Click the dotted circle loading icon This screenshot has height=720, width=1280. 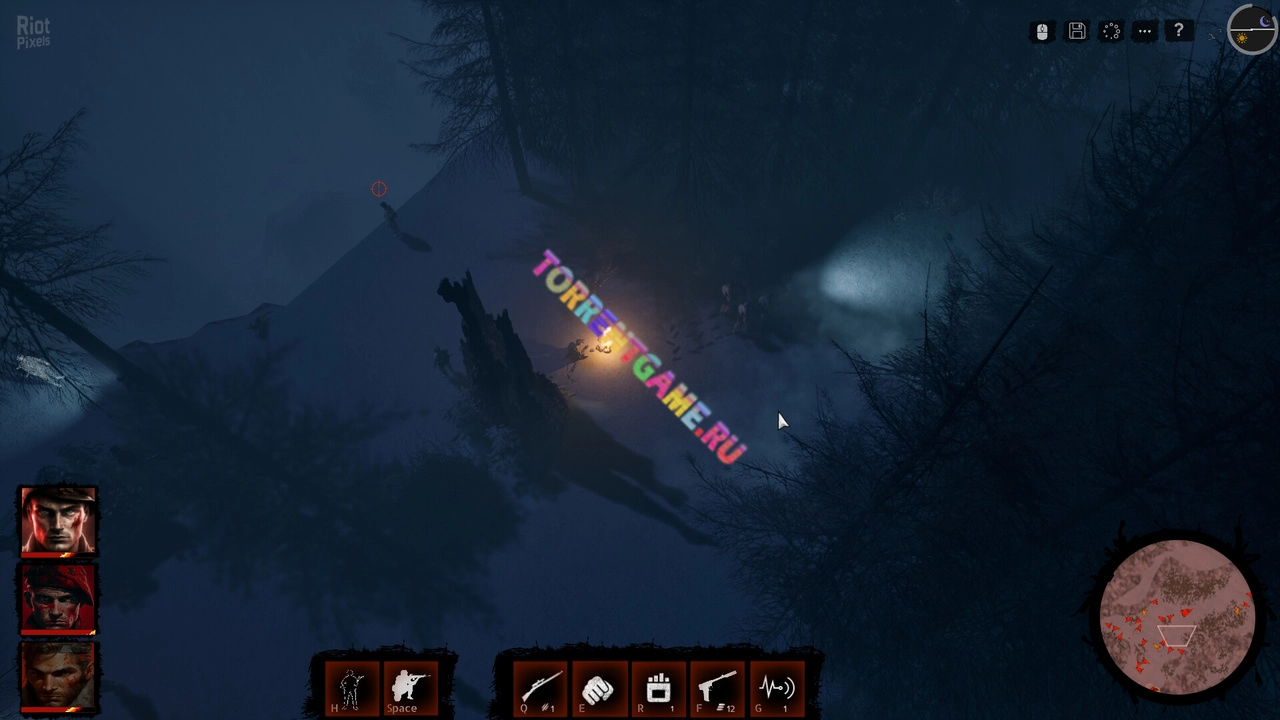pyautogui.click(x=1111, y=32)
